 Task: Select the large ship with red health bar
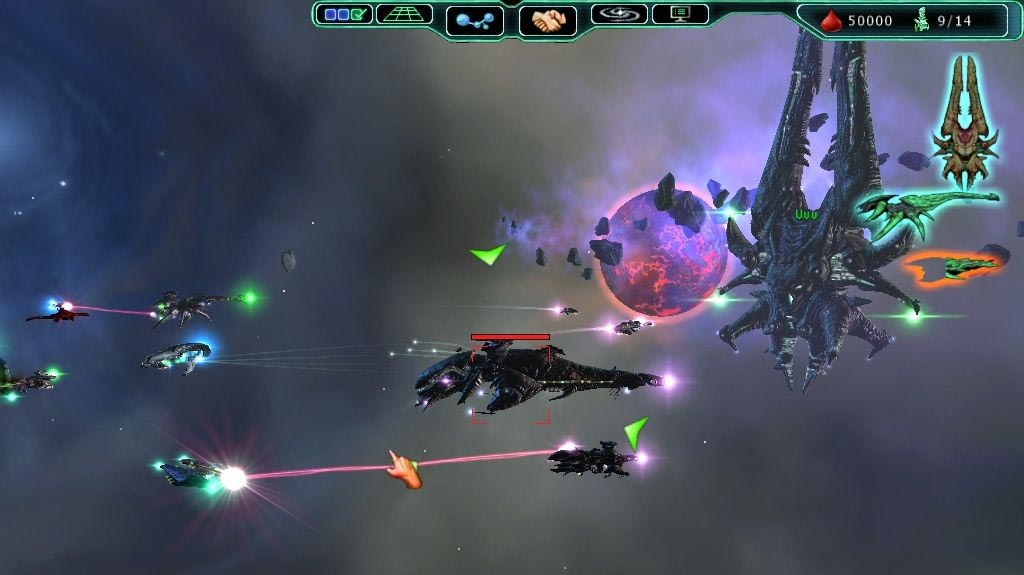530,378
